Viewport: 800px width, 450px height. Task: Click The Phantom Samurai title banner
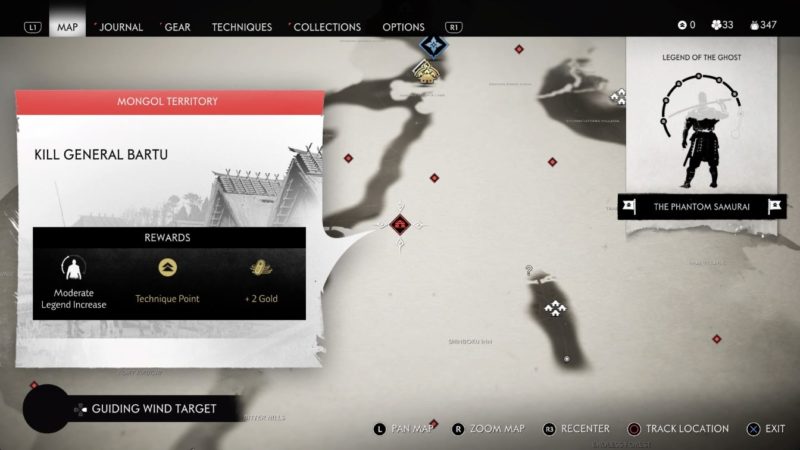click(x=701, y=207)
